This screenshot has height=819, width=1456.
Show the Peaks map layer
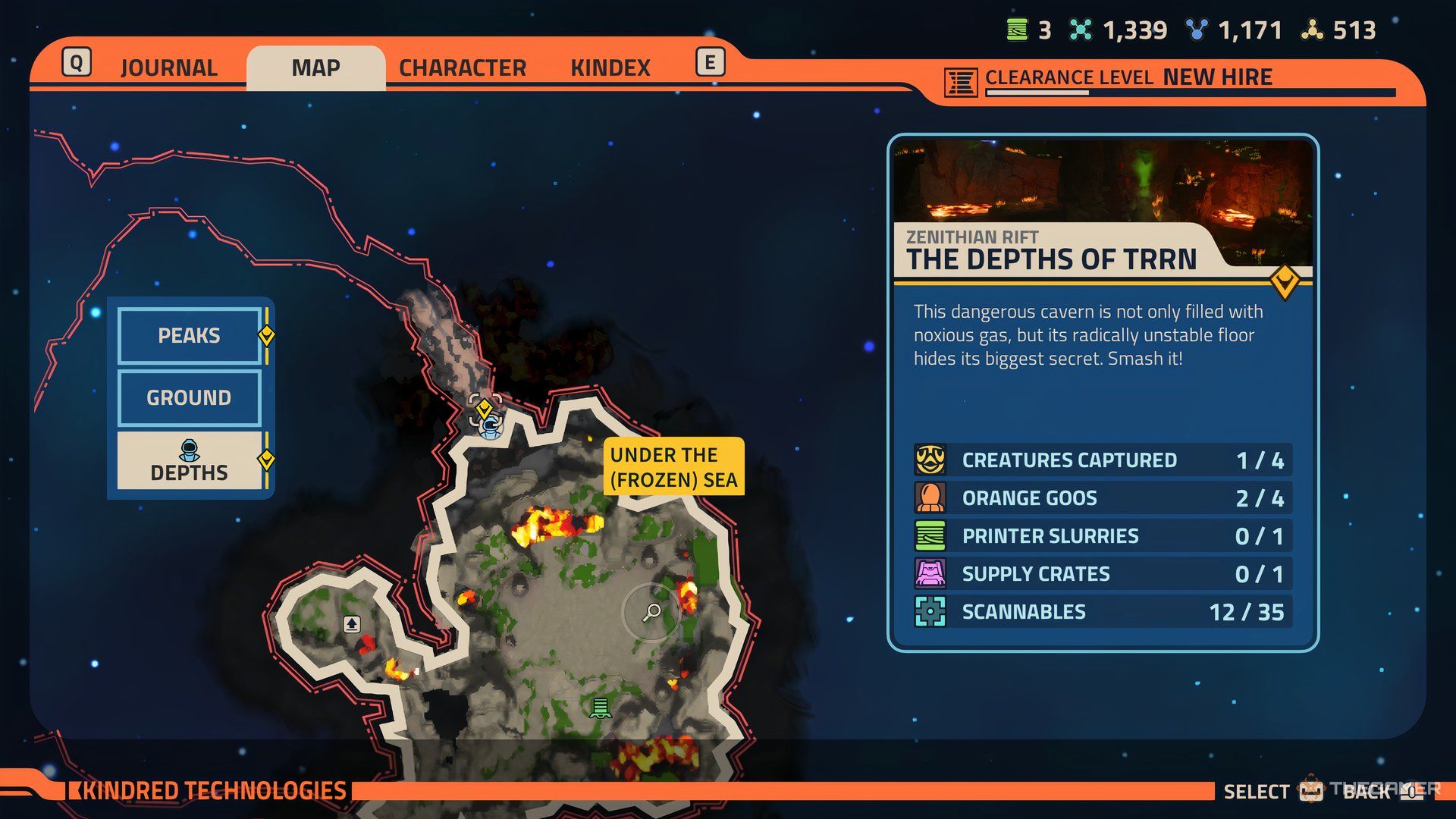point(189,335)
